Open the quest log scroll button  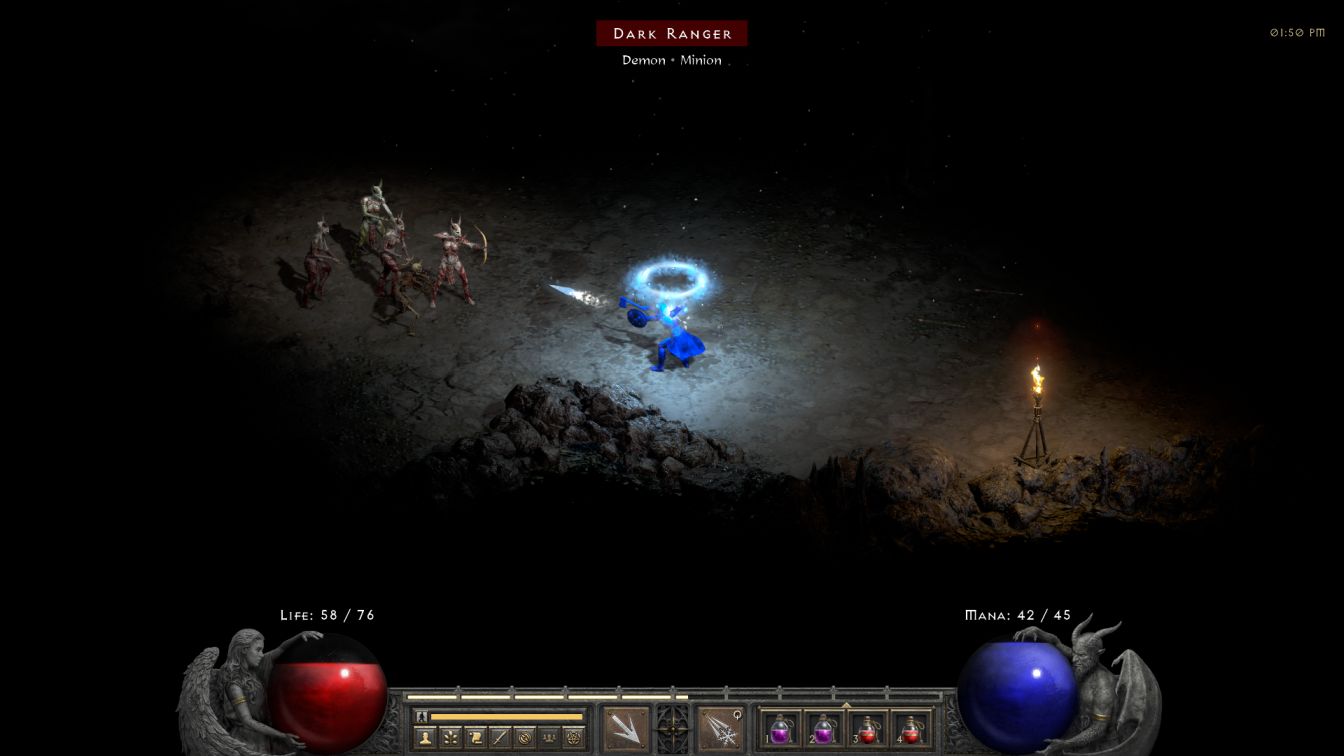click(476, 738)
